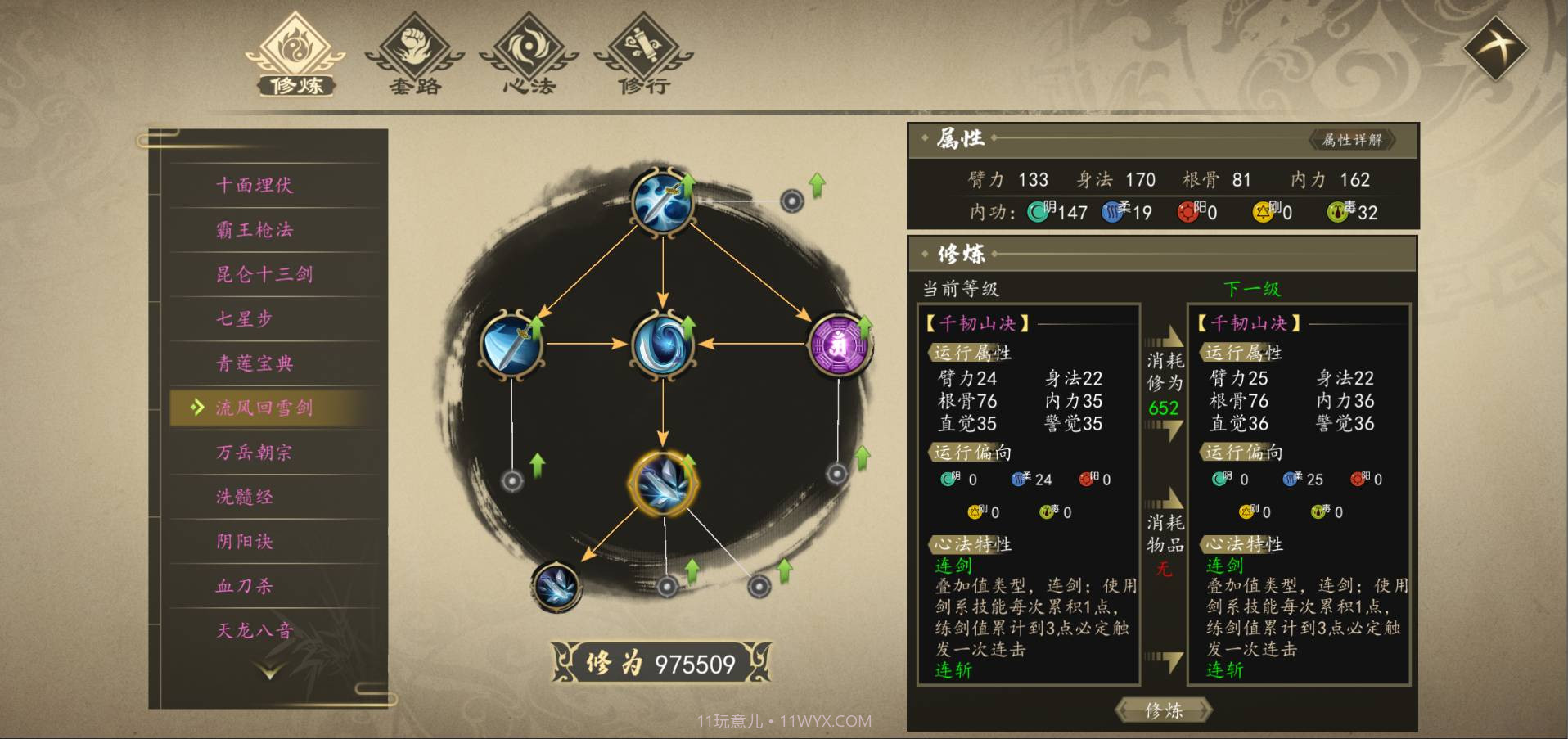Select 青莲宝典 from the list
The width and height of the screenshot is (1568, 739).
pos(255,363)
